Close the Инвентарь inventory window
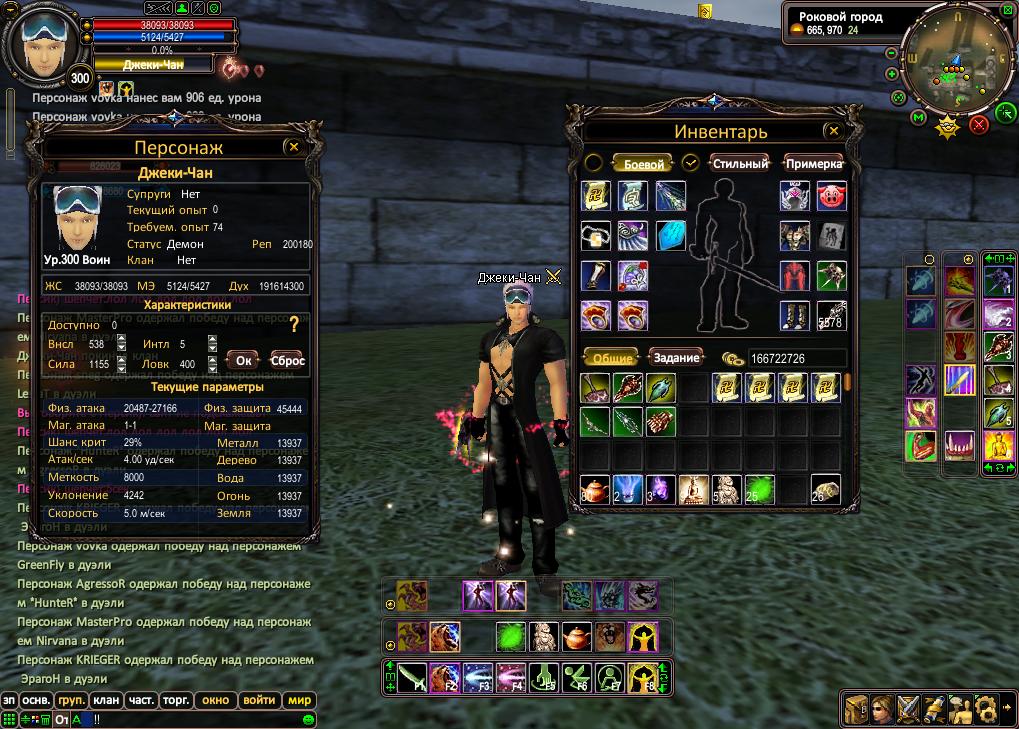This screenshot has width=1019, height=729. (x=832, y=131)
